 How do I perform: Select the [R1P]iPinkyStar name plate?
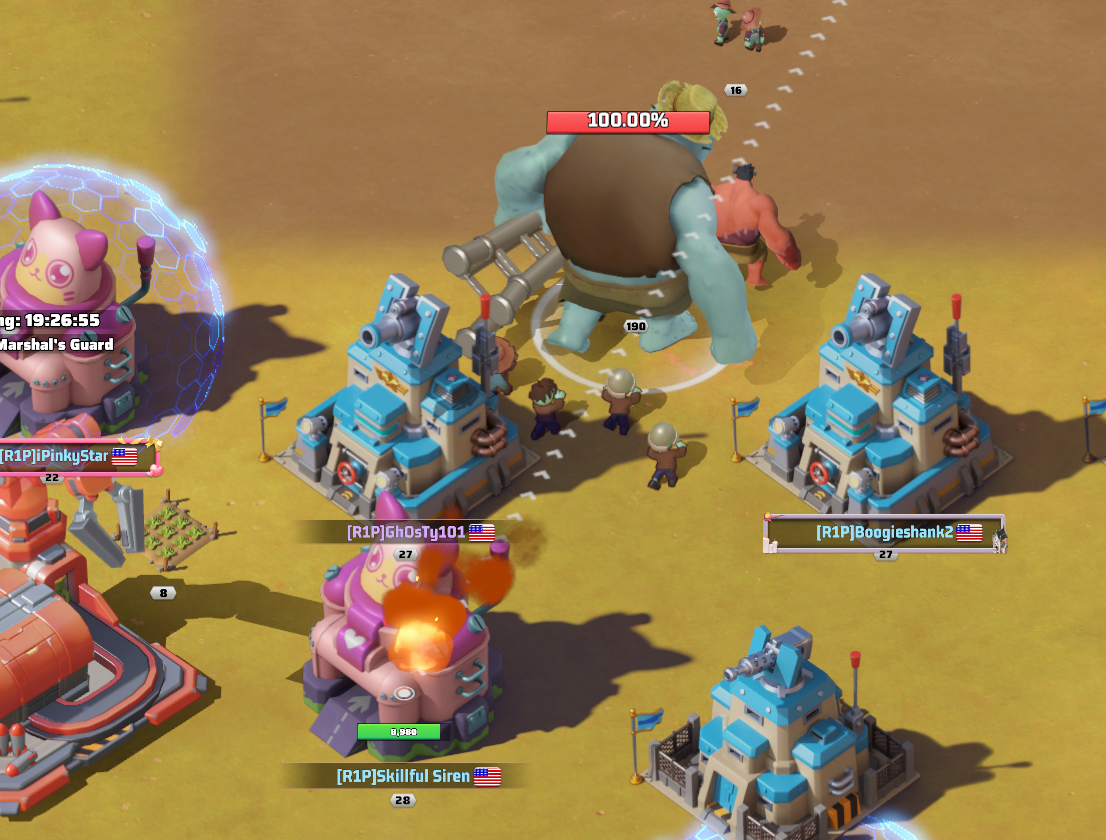coord(68,456)
